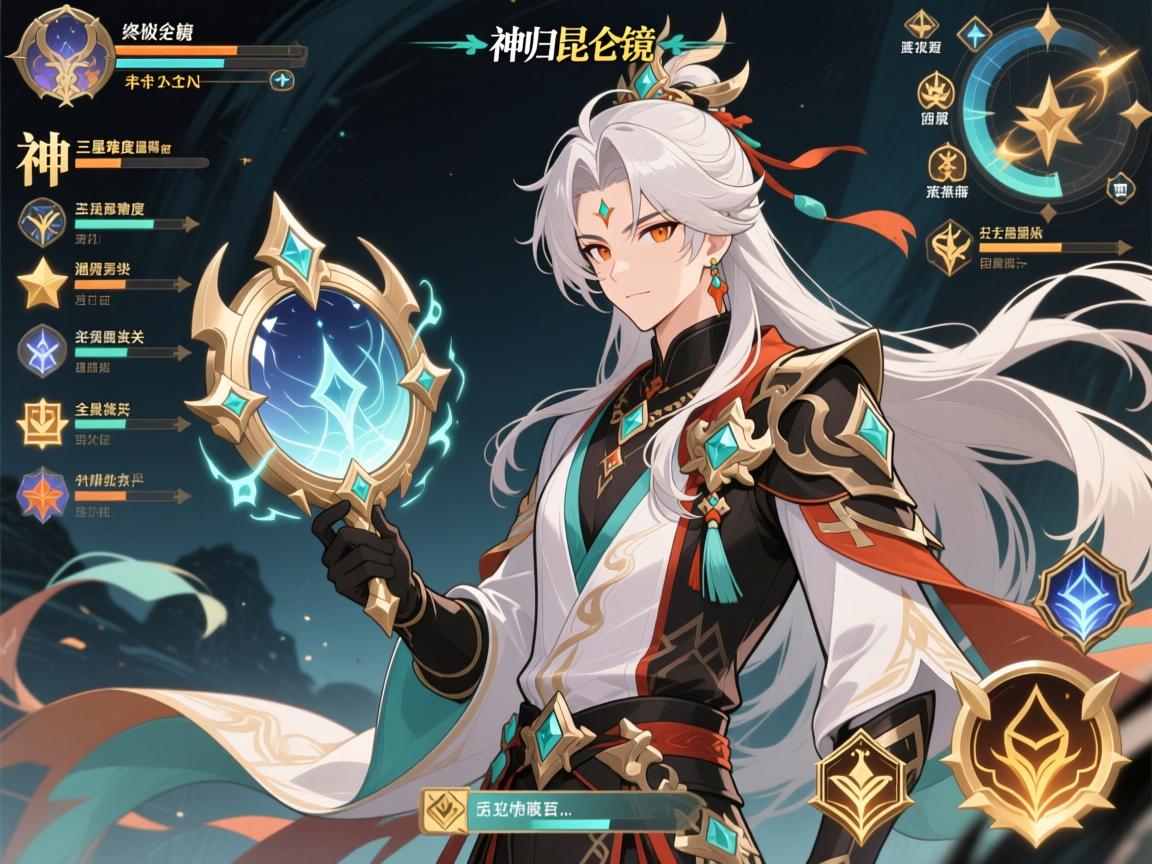This screenshot has height=864, width=1152.
Task: Click the small plus button beside the portrait bars
Action: point(283,81)
